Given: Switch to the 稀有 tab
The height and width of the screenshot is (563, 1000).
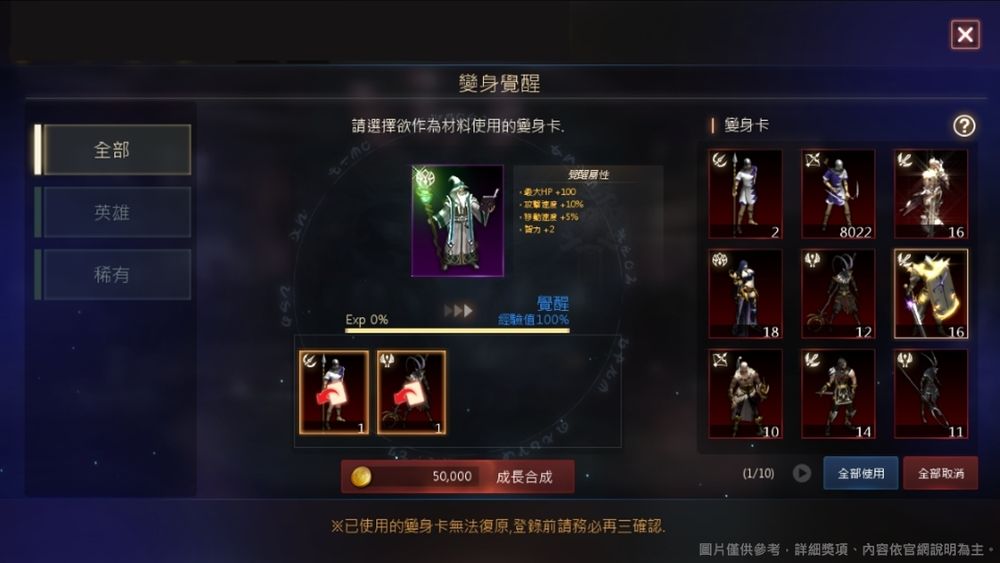Looking at the screenshot, I should pyautogui.click(x=112, y=274).
